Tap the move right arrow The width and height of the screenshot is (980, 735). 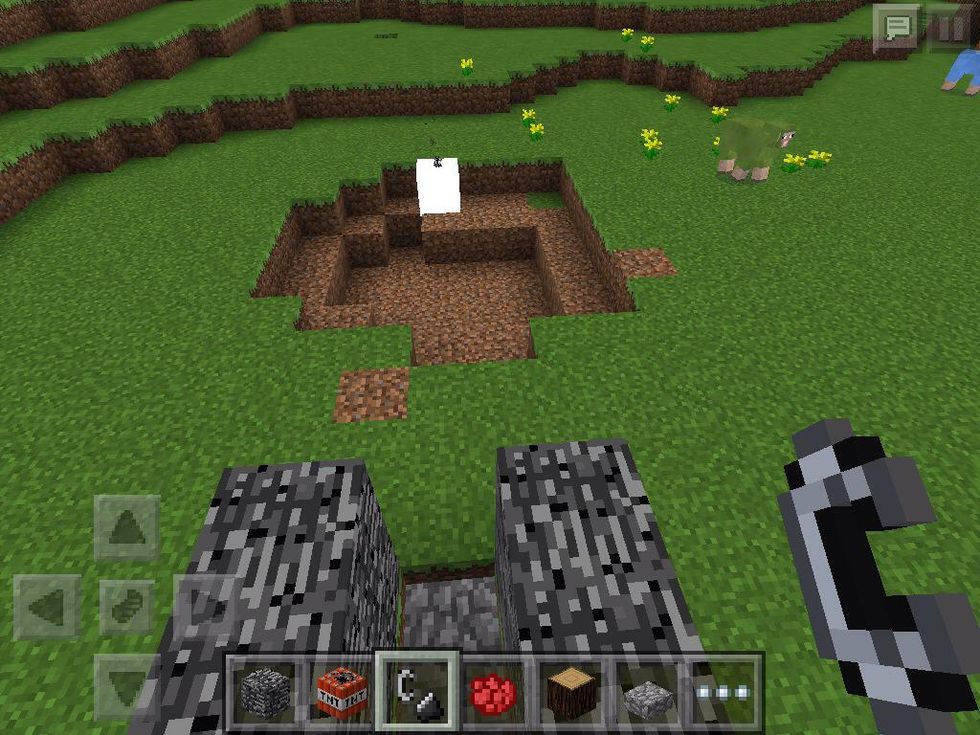coord(205,607)
